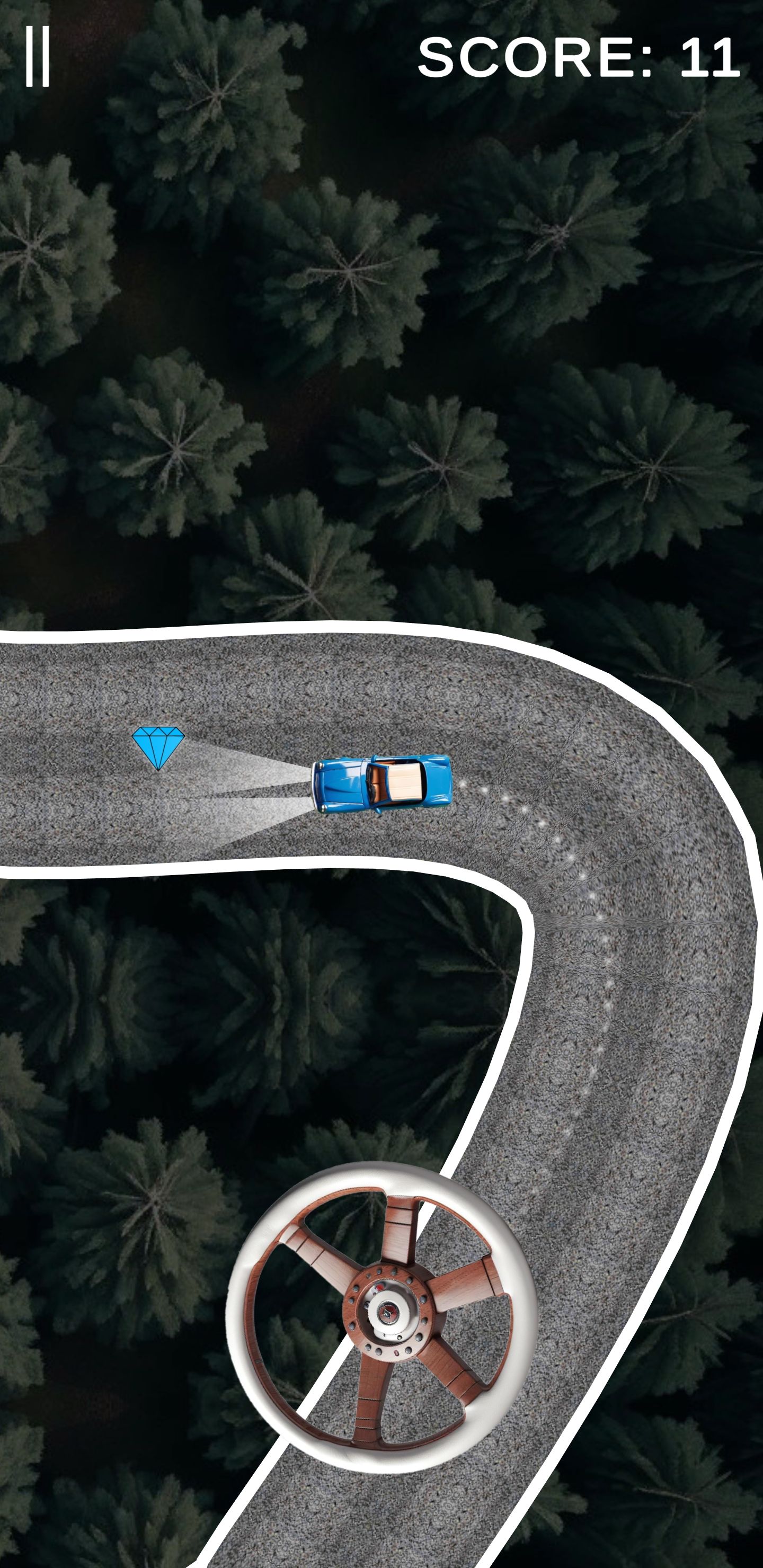
Task: Tap the car to toggle its headlights
Action: 383,785
